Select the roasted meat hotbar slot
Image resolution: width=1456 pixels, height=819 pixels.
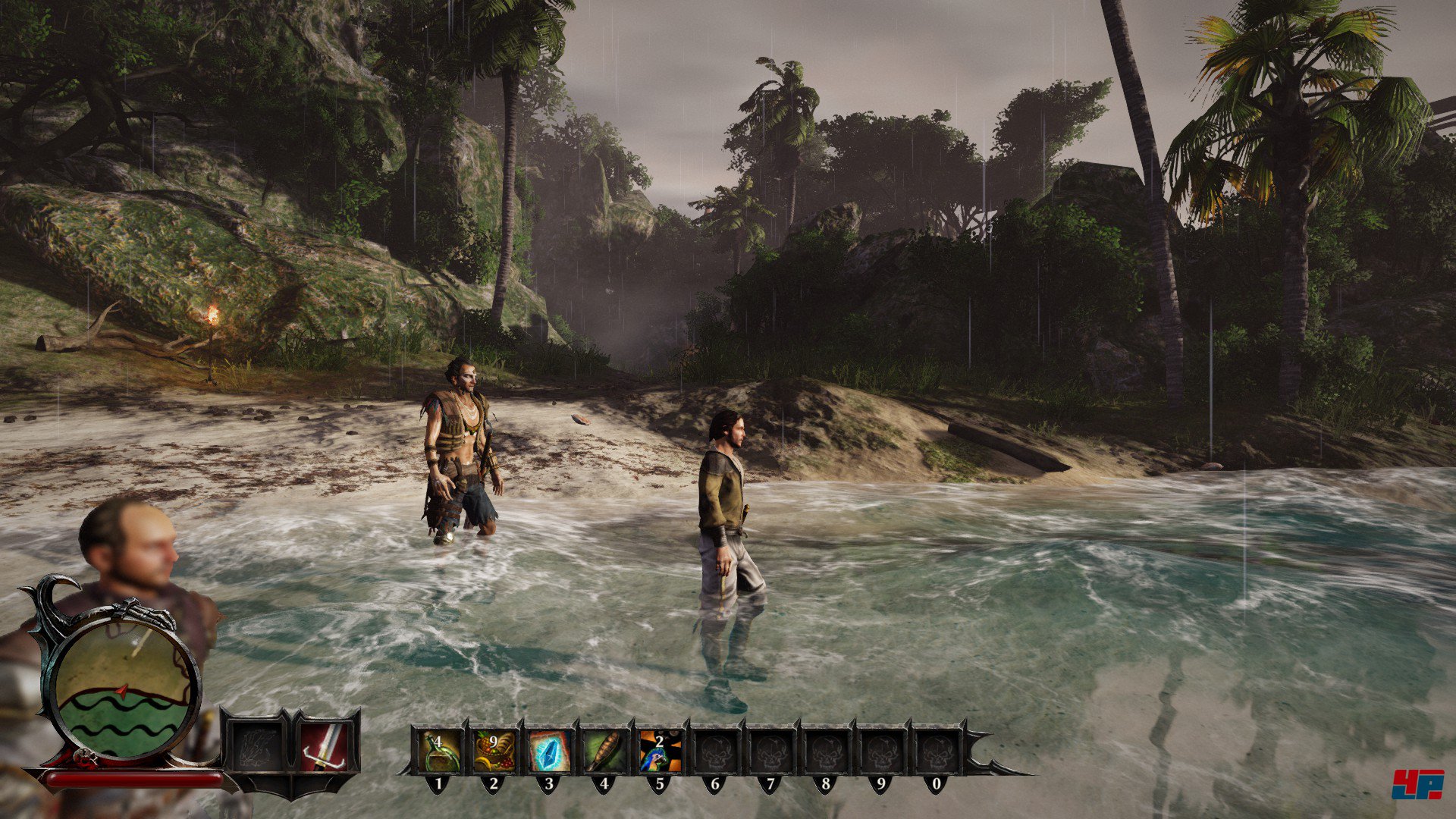(604, 752)
